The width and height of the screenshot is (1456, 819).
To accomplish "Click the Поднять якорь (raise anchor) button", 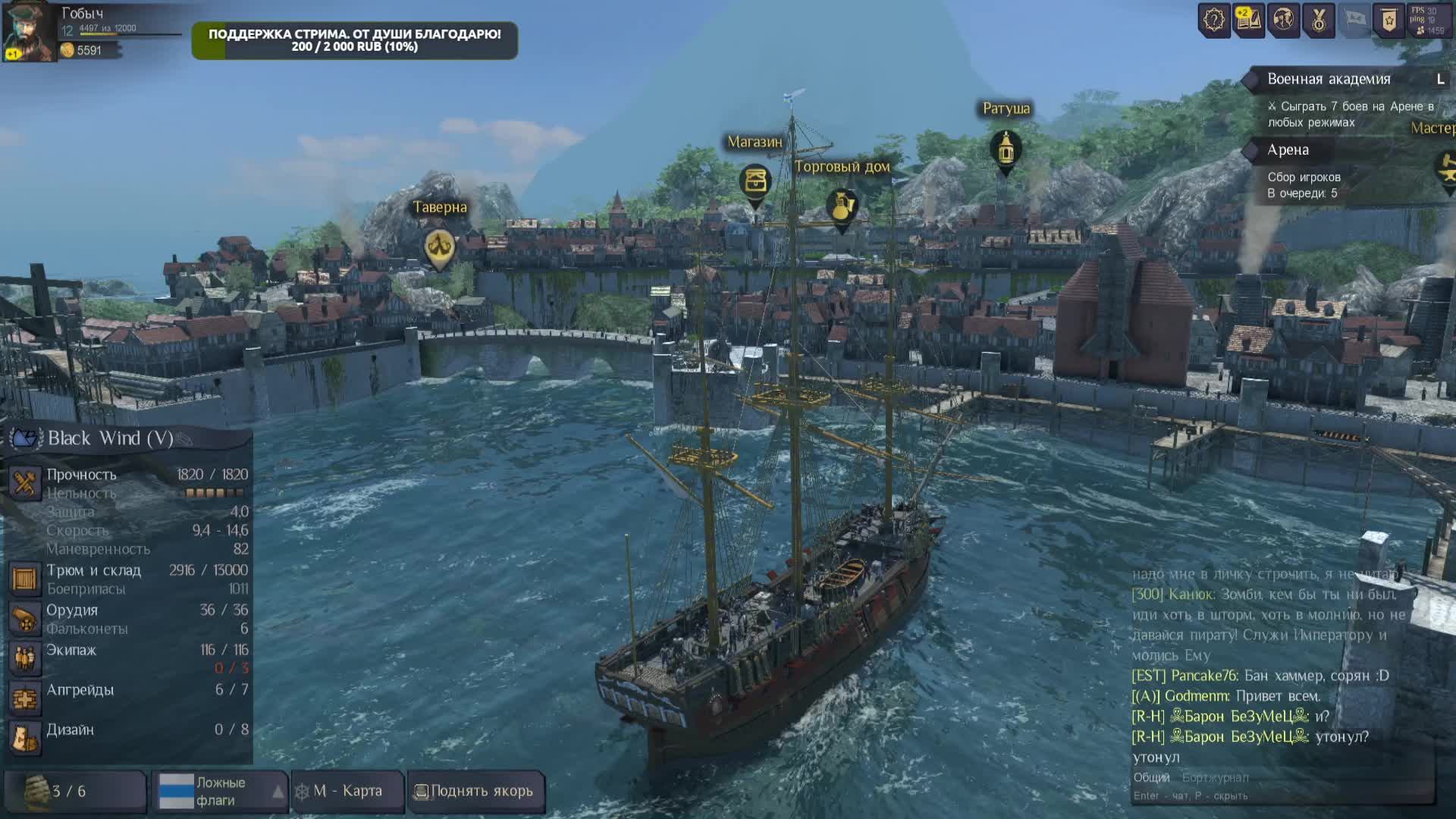I will tap(475, 791).
